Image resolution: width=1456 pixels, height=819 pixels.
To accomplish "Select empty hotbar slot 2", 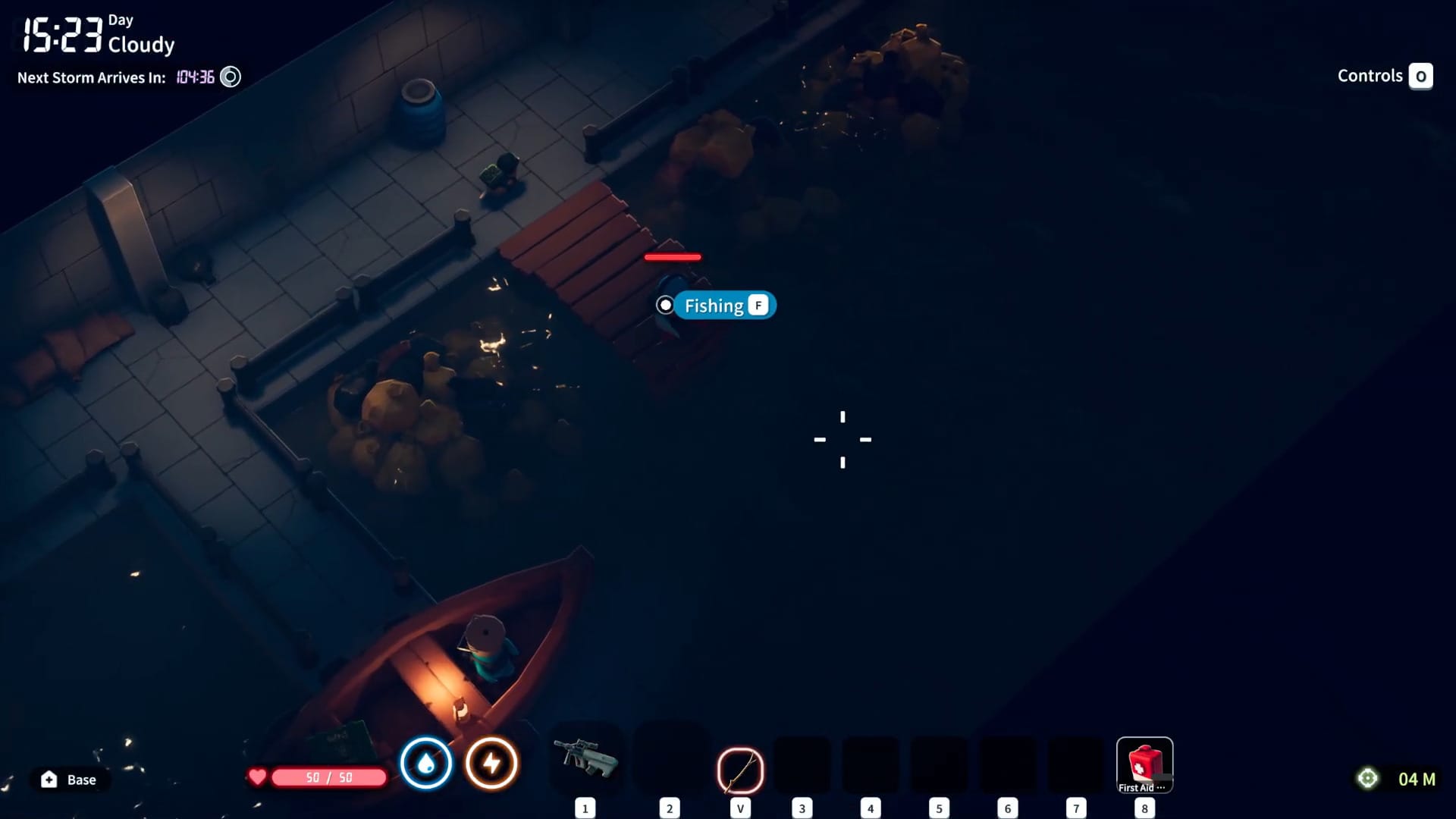I will (670, 764).
